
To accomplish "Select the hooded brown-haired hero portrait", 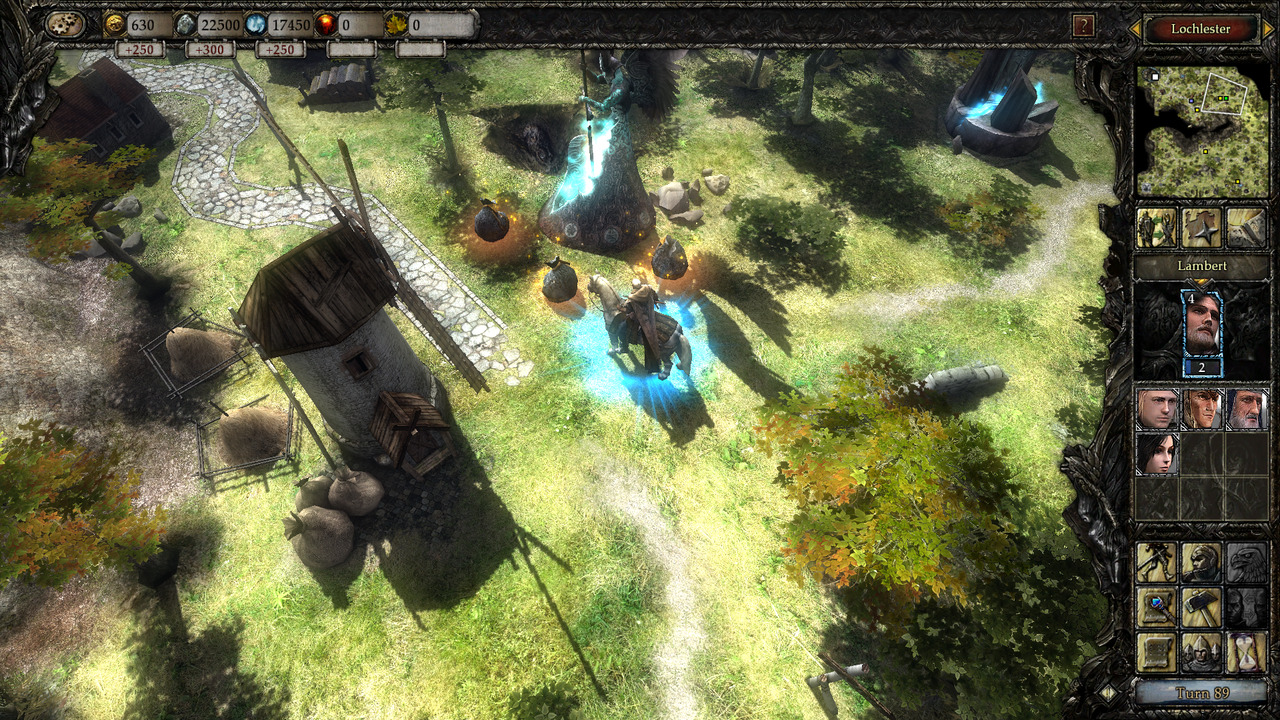I will (x=1201, y=409).
